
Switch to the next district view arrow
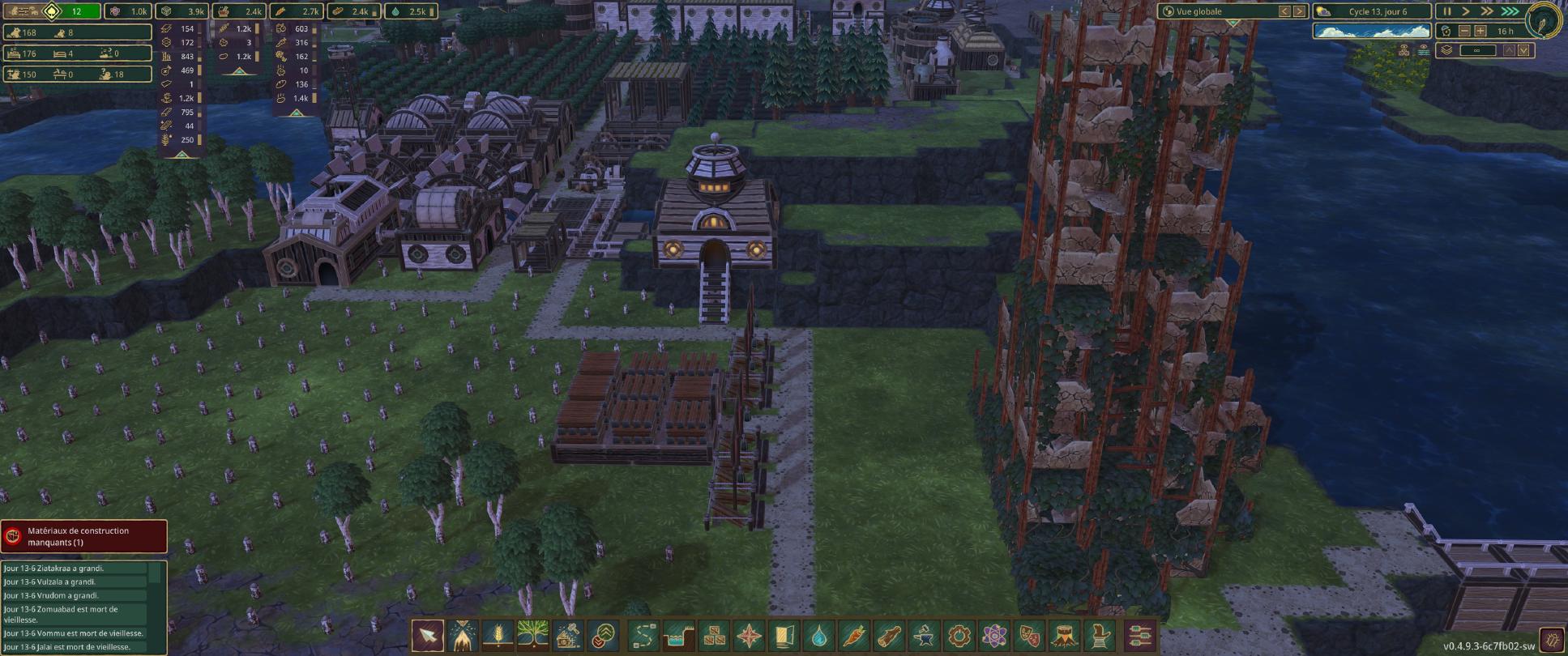tap(1299, 11)
